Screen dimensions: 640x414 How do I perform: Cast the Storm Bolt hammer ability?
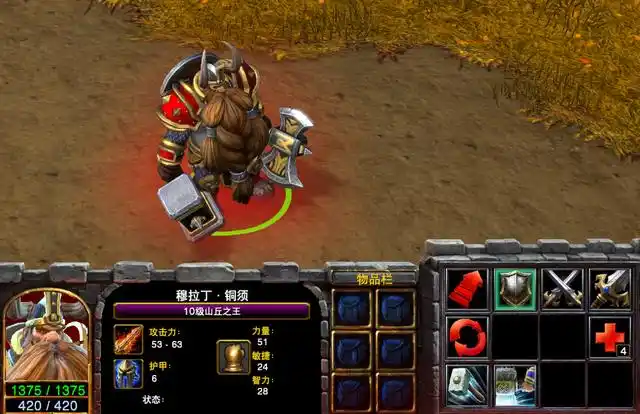[467, 384]
